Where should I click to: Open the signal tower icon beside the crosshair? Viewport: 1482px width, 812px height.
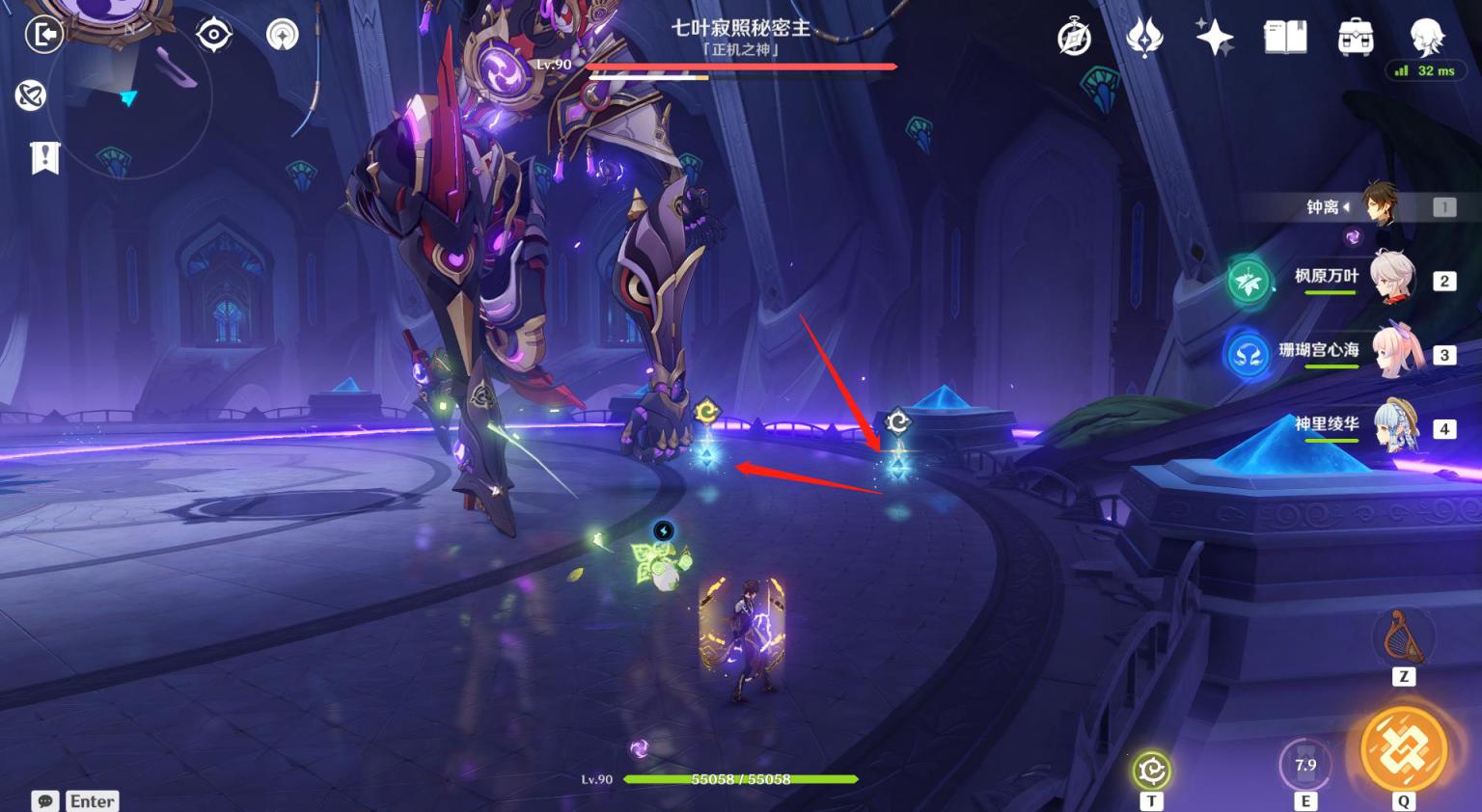(x=283, y=36)
